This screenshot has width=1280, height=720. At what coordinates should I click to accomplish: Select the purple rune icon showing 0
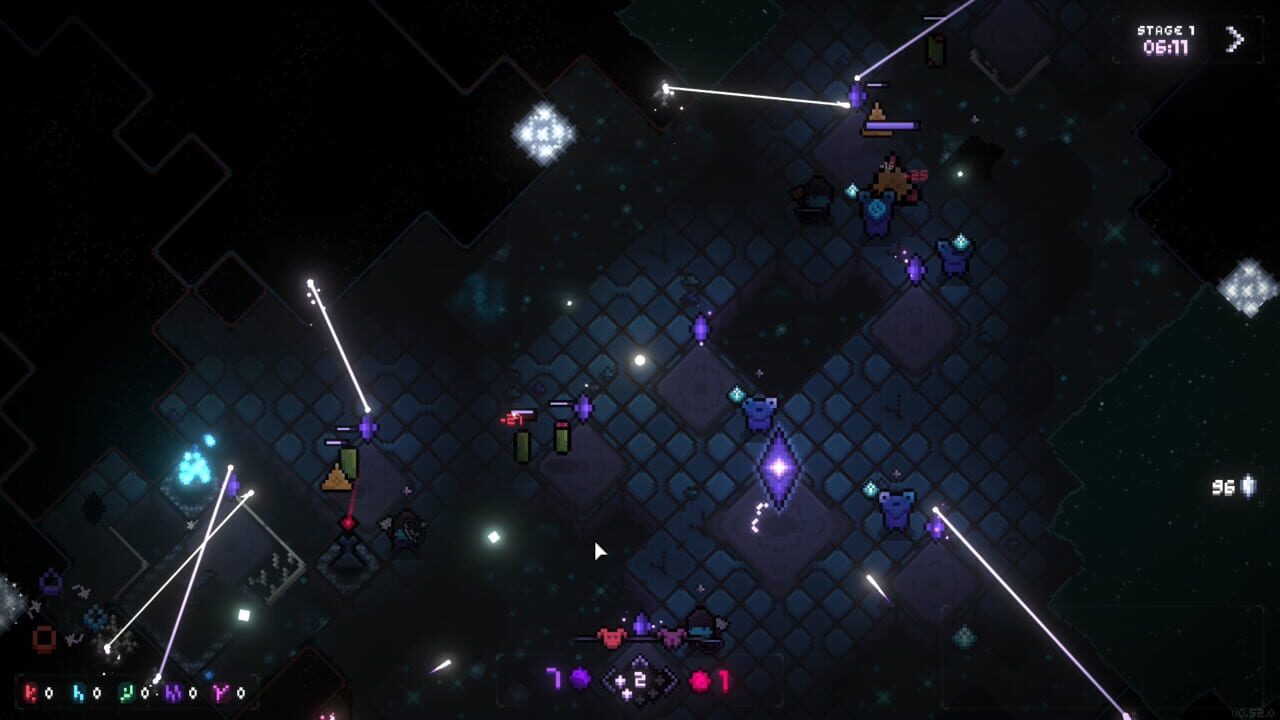pos(172,693)
